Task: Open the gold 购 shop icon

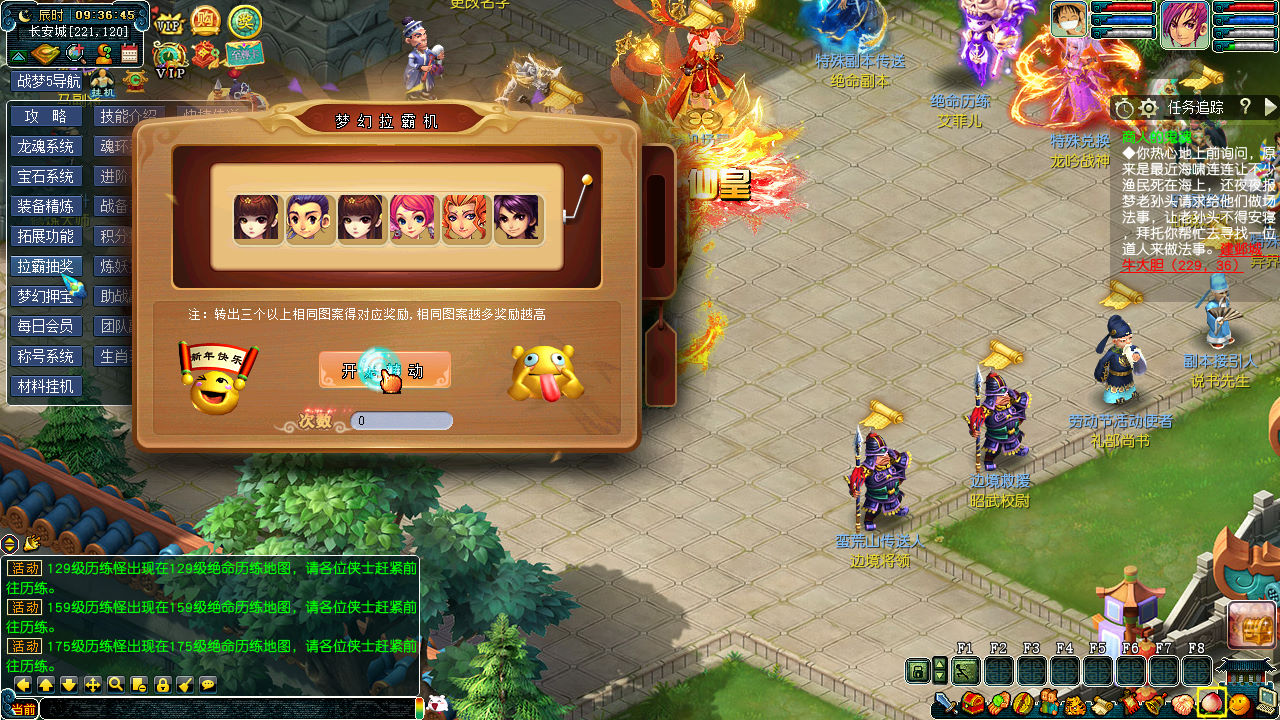Action: [205, 20]
